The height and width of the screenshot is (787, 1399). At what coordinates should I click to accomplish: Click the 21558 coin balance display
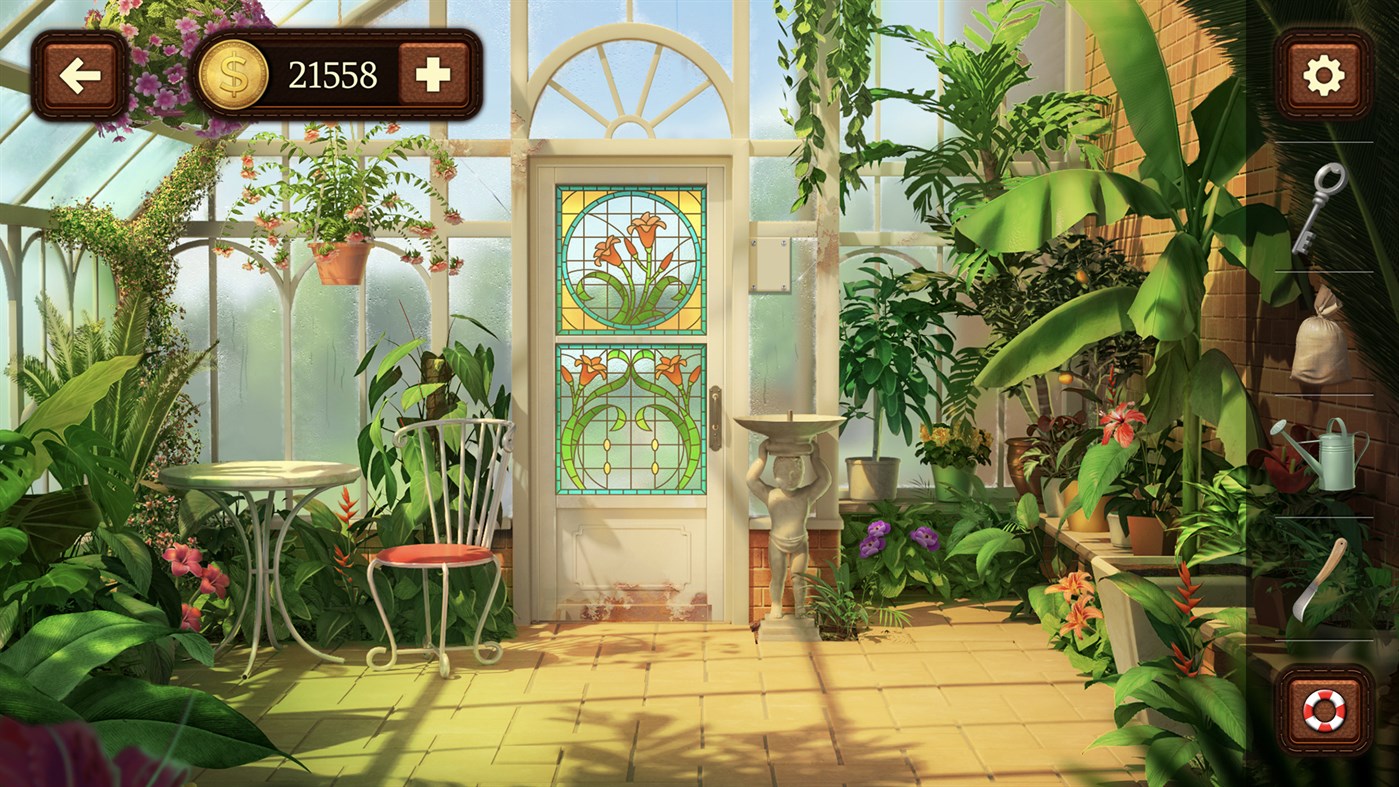[x=332, y=73]
